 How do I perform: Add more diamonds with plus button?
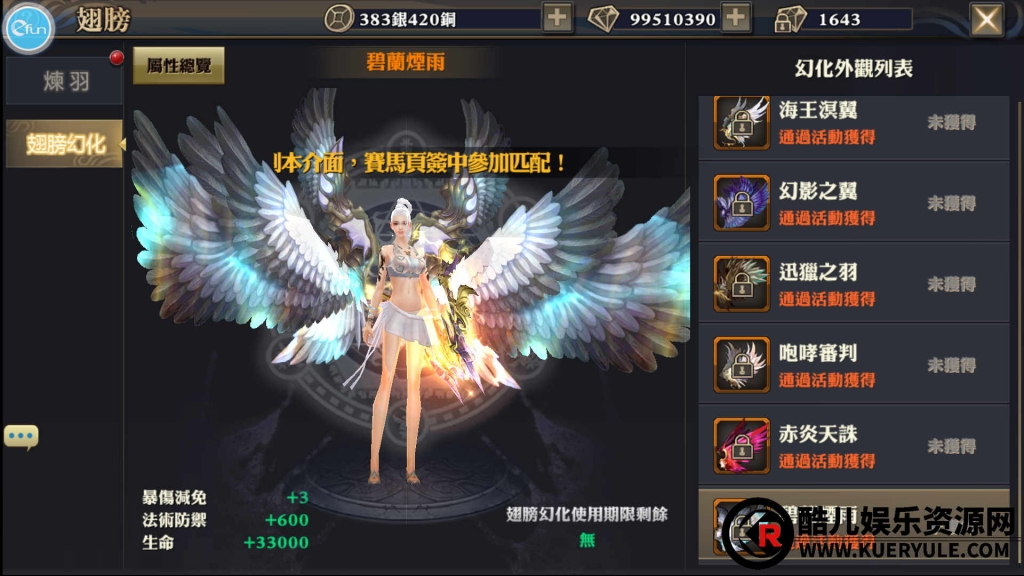coord(736,18)
